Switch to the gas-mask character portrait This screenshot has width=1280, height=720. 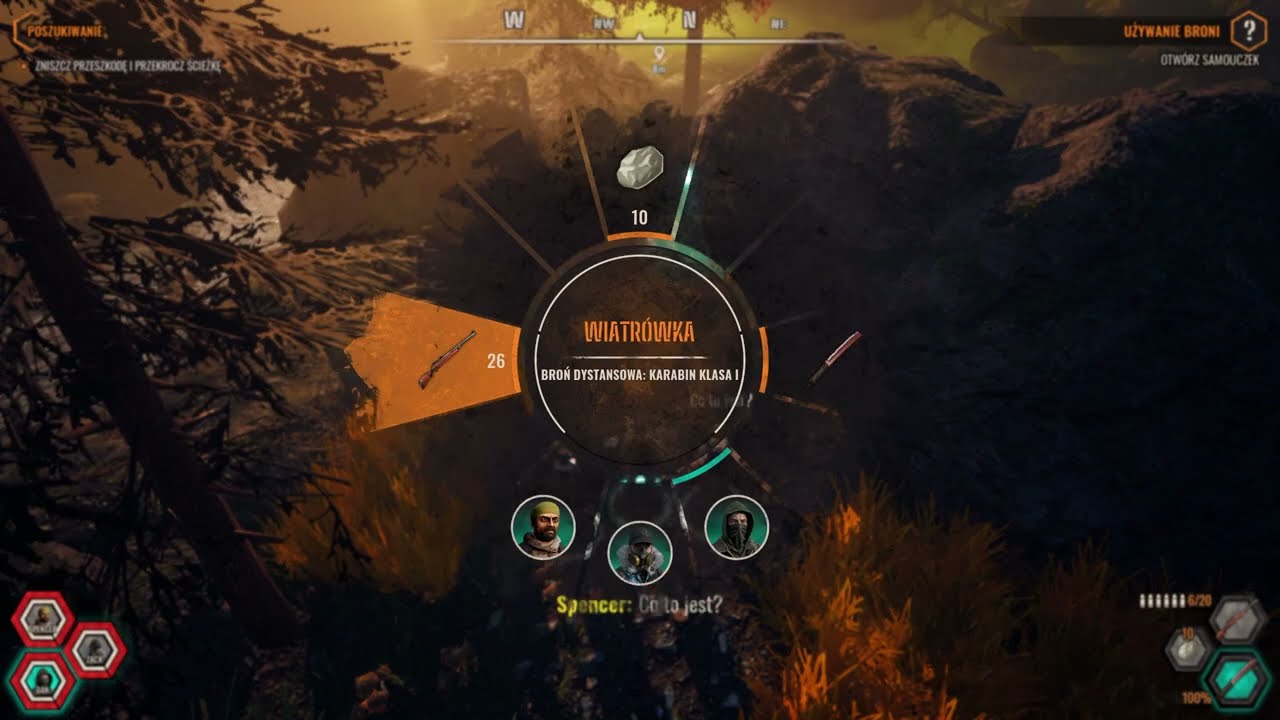[x=640, y=552]
